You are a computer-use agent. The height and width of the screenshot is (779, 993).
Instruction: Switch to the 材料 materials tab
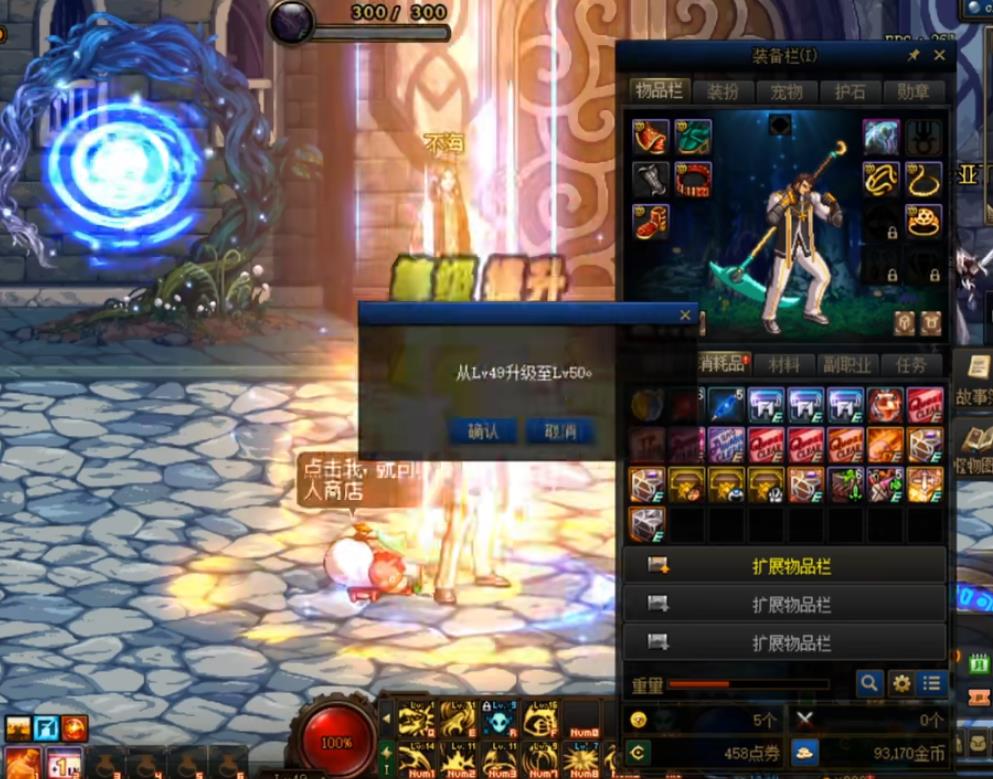pyautogui.click(x=784, y=365)
